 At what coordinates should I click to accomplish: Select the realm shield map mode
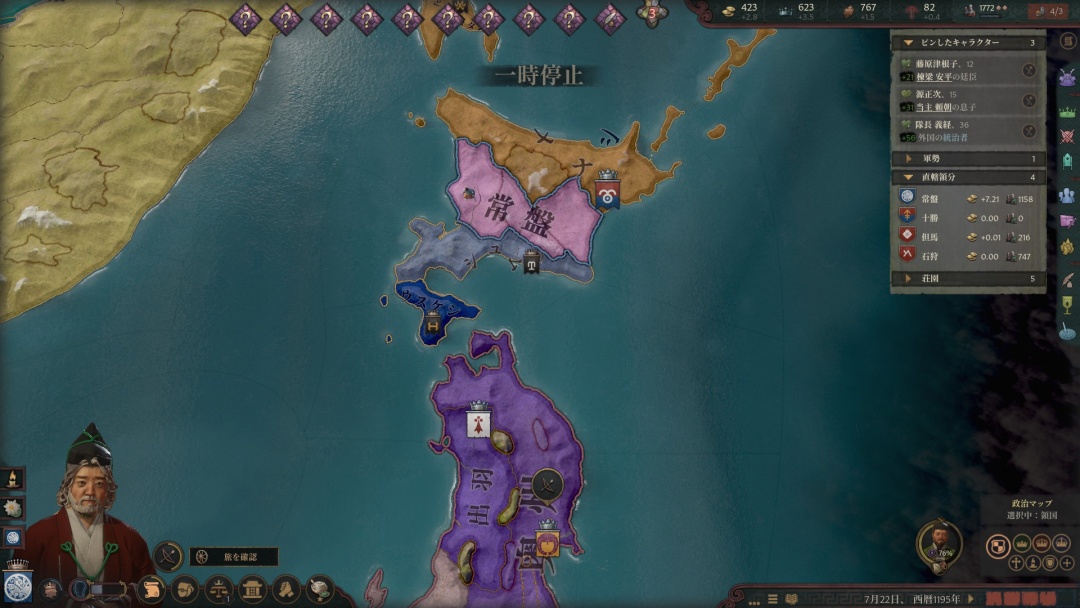(997, 545)
